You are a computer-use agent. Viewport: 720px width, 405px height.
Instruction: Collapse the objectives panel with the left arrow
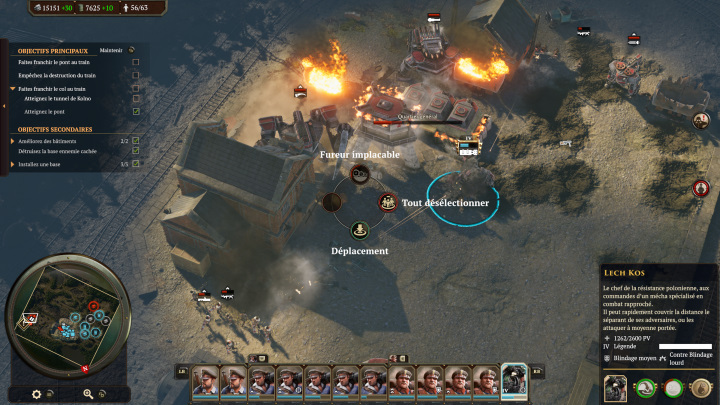pyautogui.click(x=4, y=105)
